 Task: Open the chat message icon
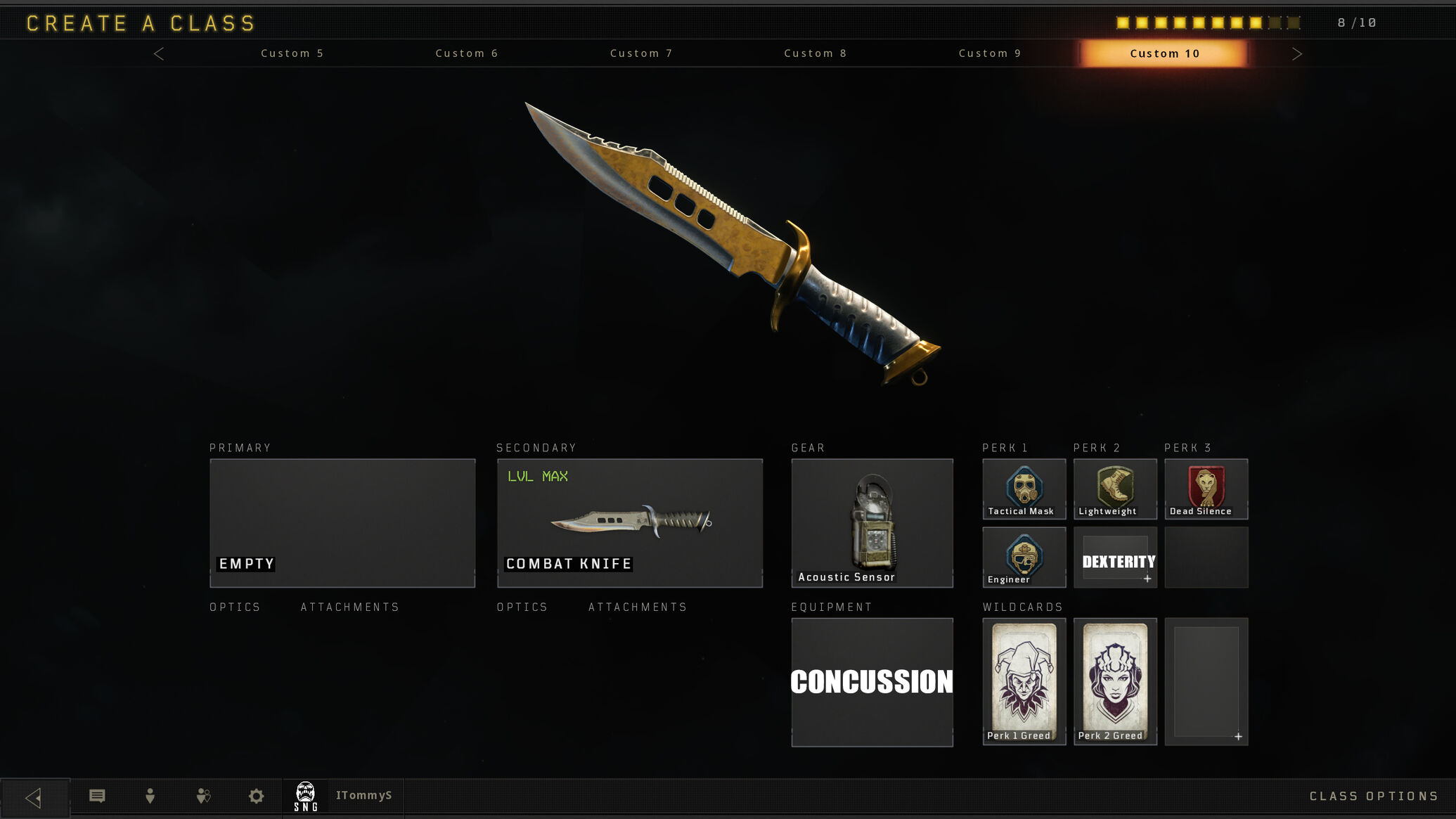[x=98, y=796]
